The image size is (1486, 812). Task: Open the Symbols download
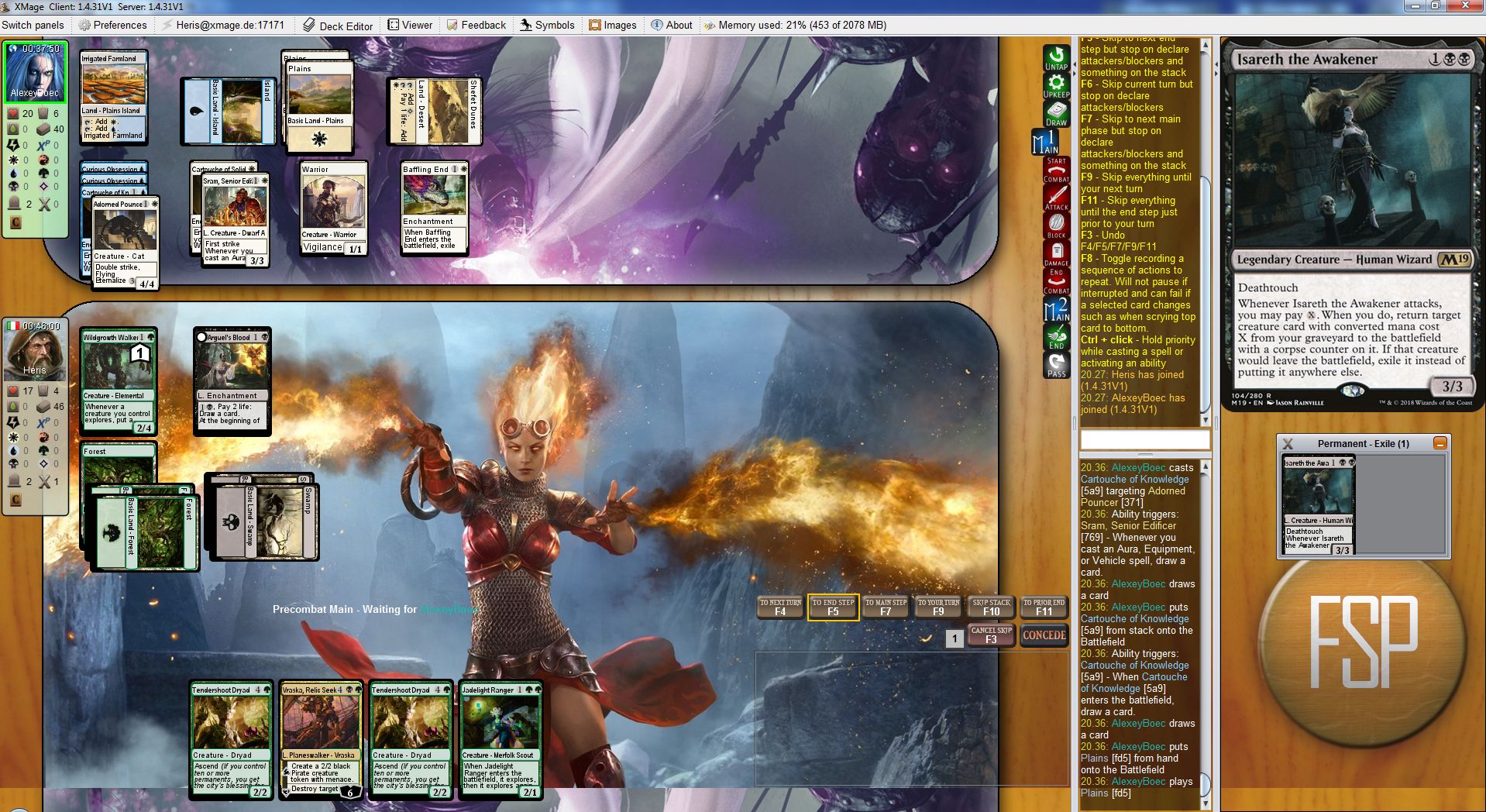pyautogui.click(x=547, y=25)
